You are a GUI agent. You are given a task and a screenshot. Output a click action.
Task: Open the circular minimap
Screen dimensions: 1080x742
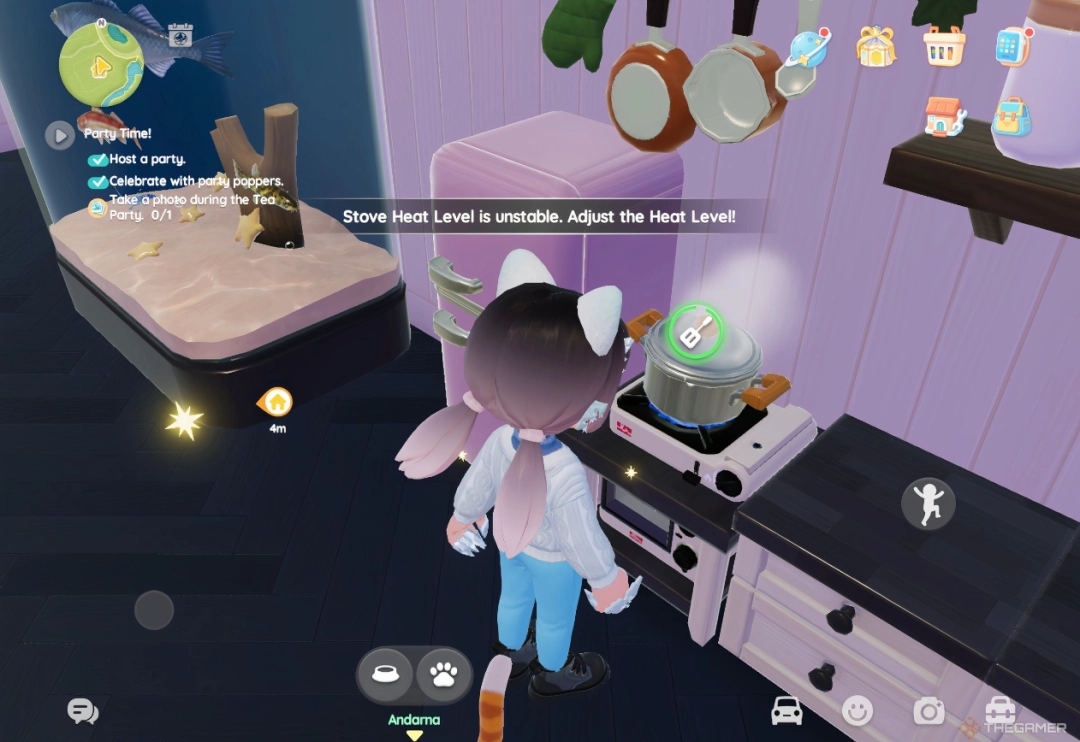point(101,64)
